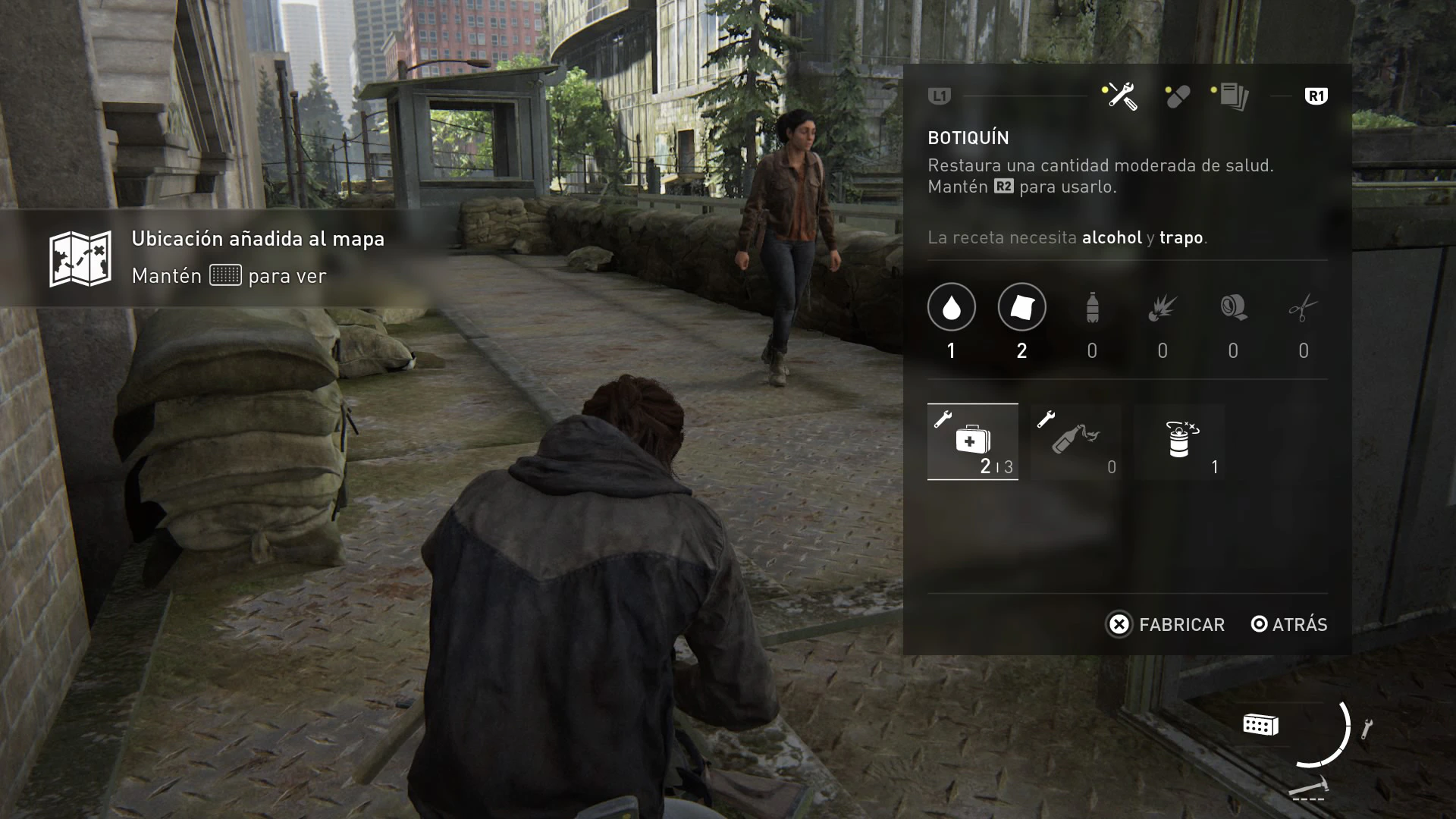Viewport: 1456px width, 819px height.
Task: Select the alcohol ingredient icon
Action: [951, 307]
